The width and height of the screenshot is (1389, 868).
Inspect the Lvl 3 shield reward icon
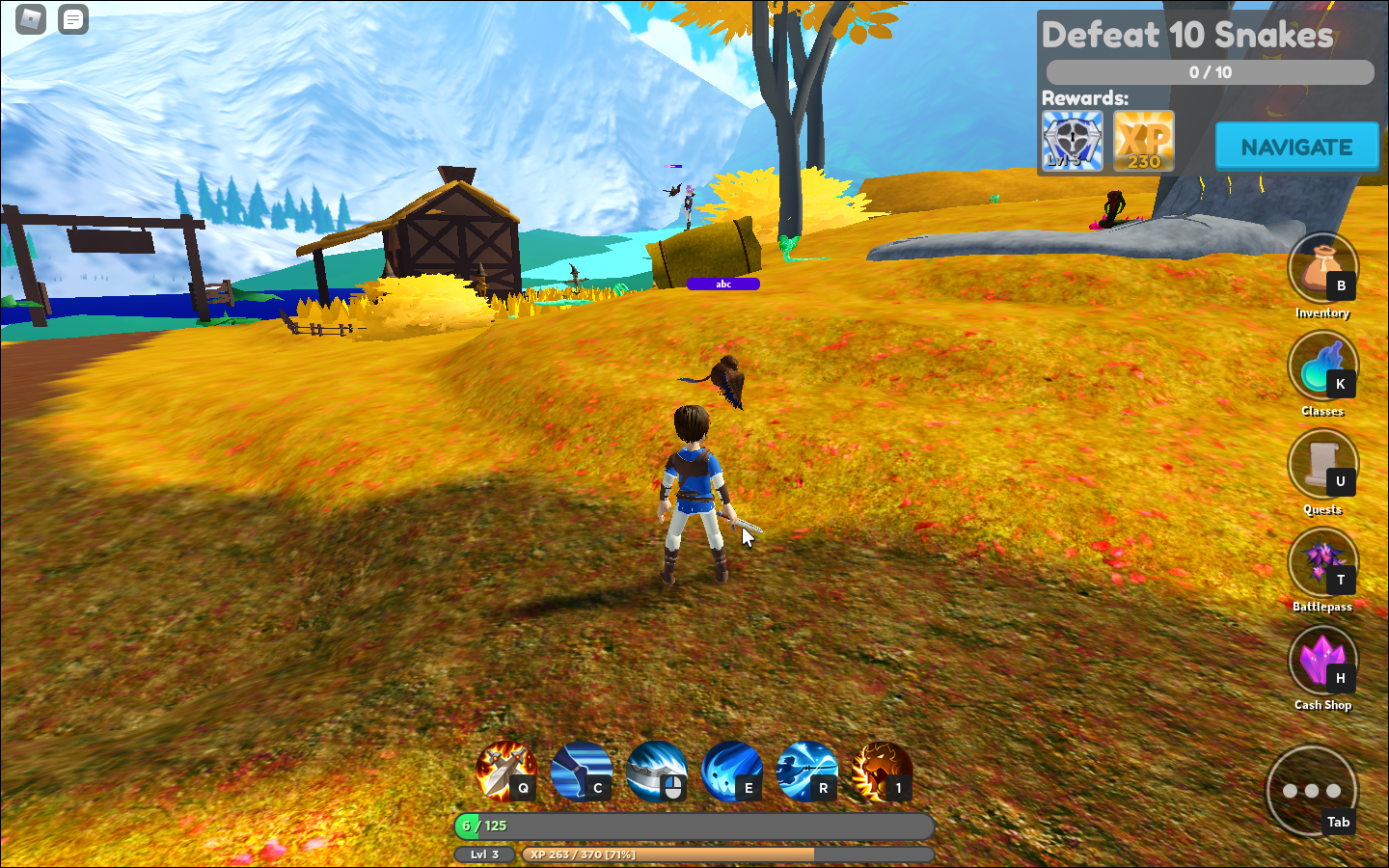1070,140
